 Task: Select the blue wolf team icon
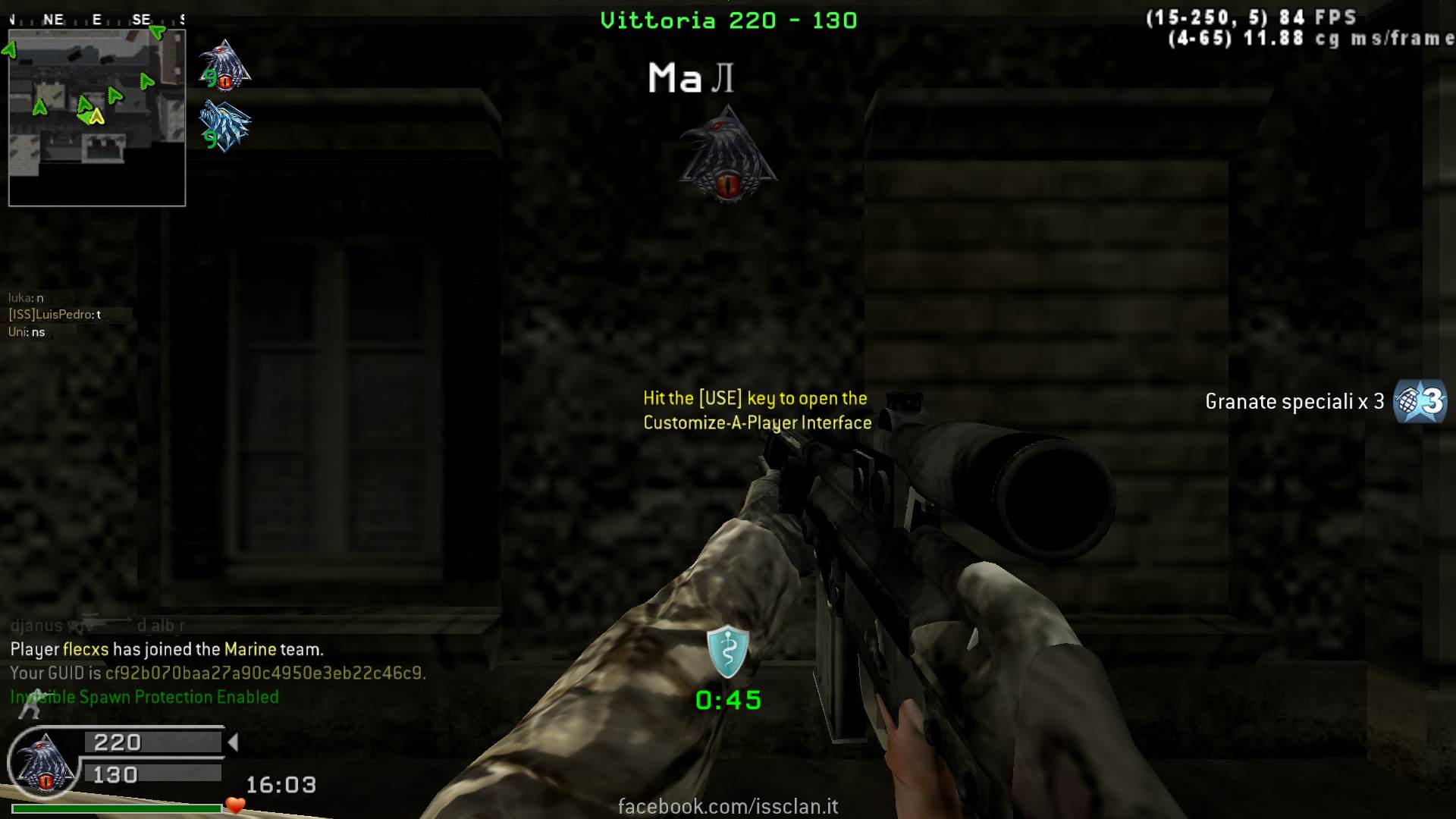[x=225, y=127]
